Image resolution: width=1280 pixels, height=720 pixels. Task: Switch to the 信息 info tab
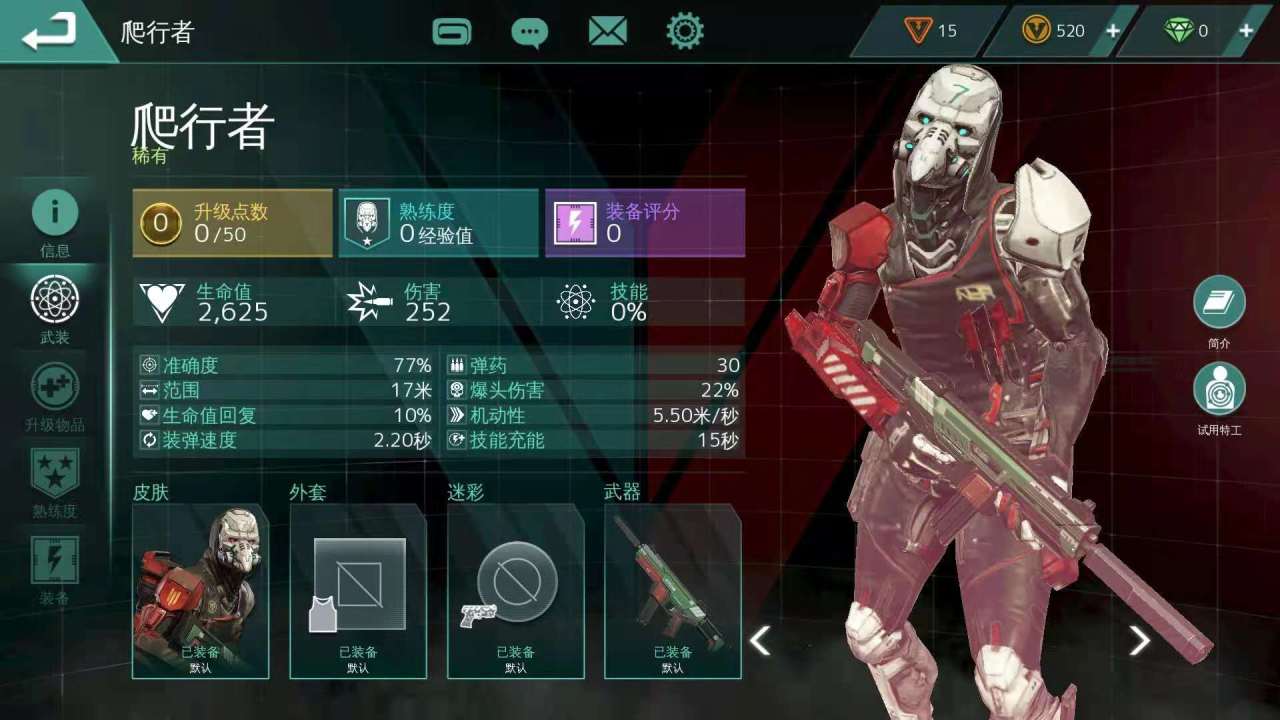coord(55,222)
